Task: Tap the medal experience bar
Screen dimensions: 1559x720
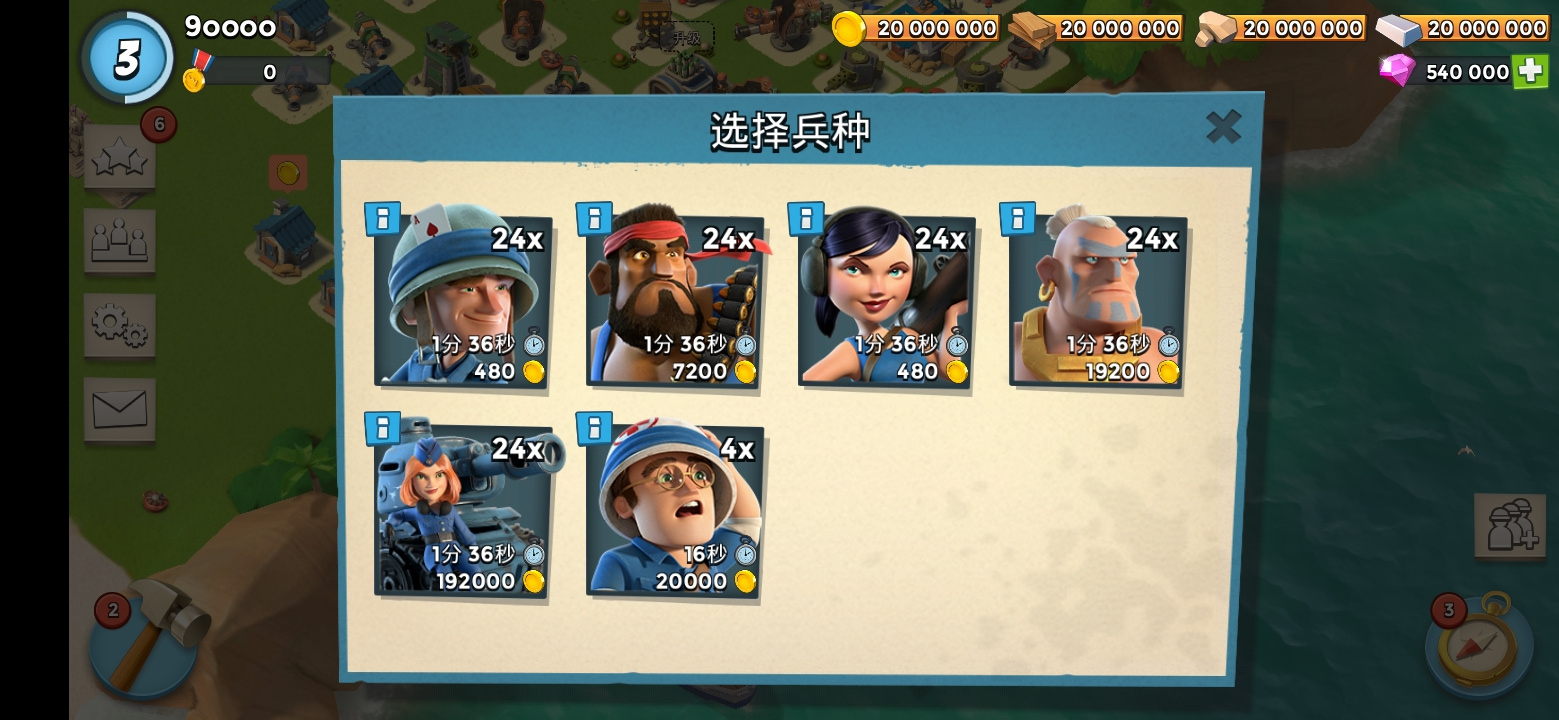Action: coord(265,71)
